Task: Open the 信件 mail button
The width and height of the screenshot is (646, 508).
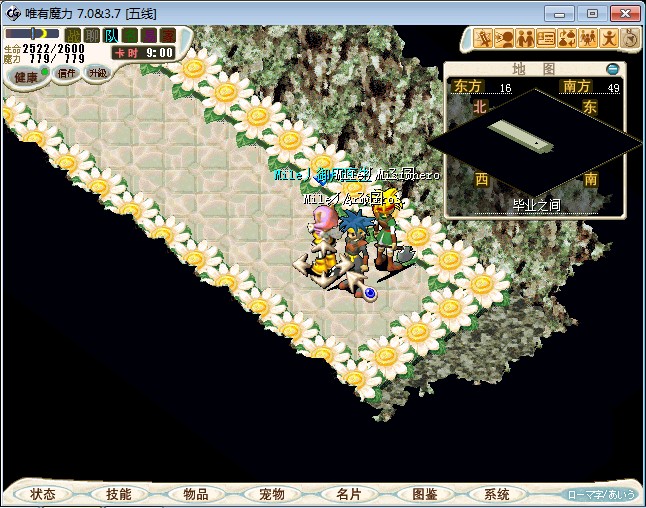Action: click(x=66, y=73)
